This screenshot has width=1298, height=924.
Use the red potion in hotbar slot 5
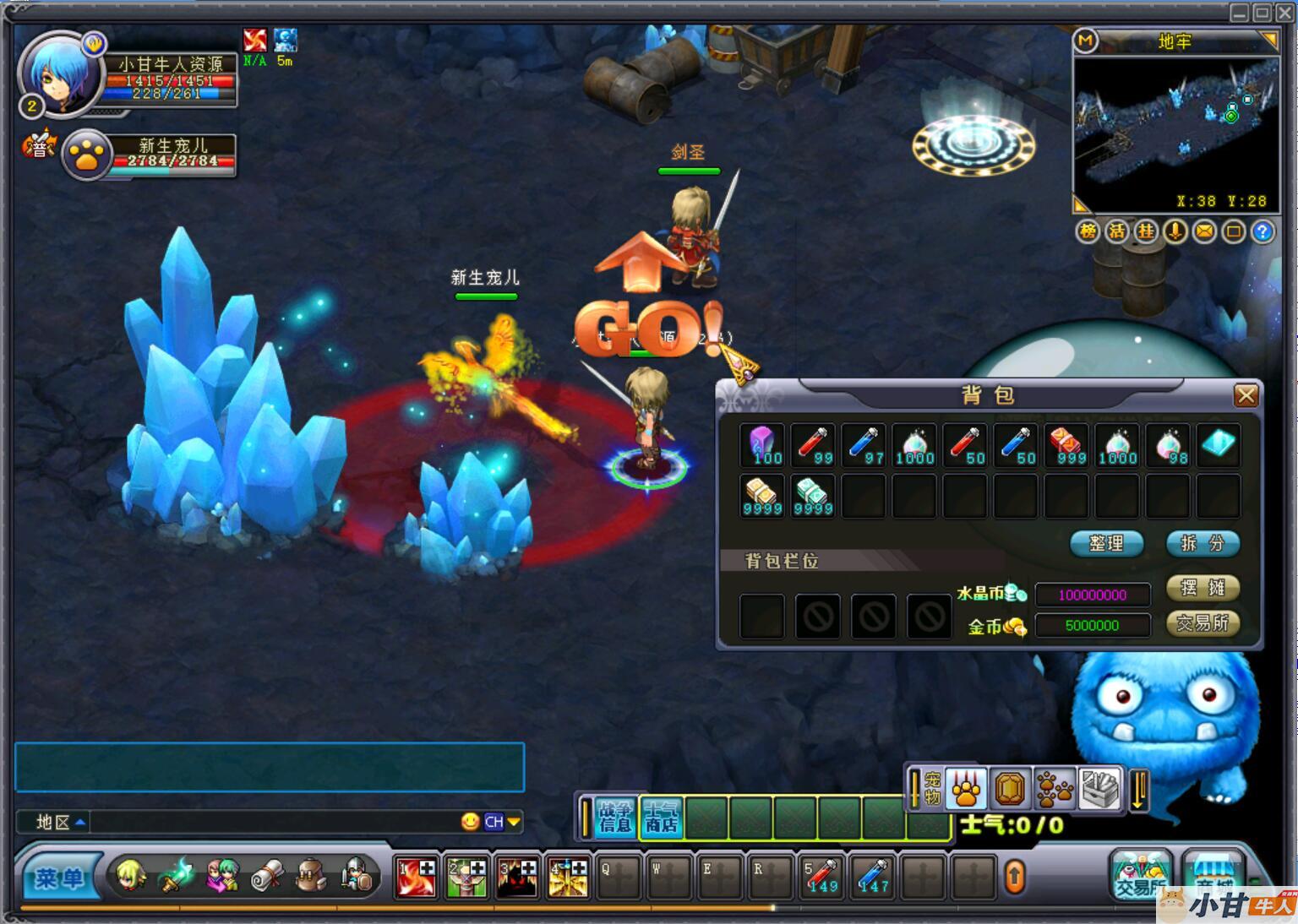[x=821, y=878]
